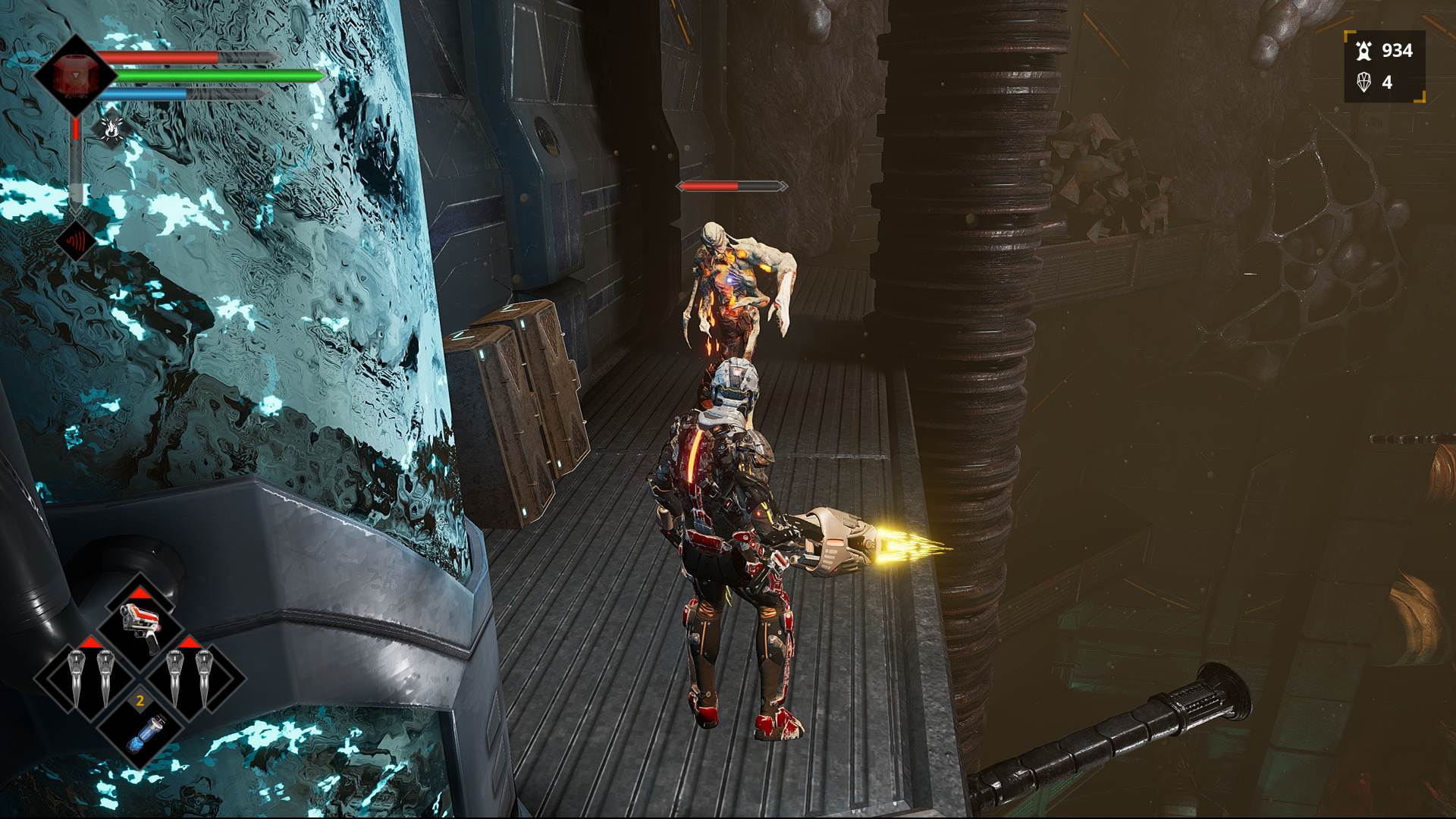Click the red signal wave diamond icon
Screen dimensions: 1456x819
pyautogui.click(x=76, y=241)
